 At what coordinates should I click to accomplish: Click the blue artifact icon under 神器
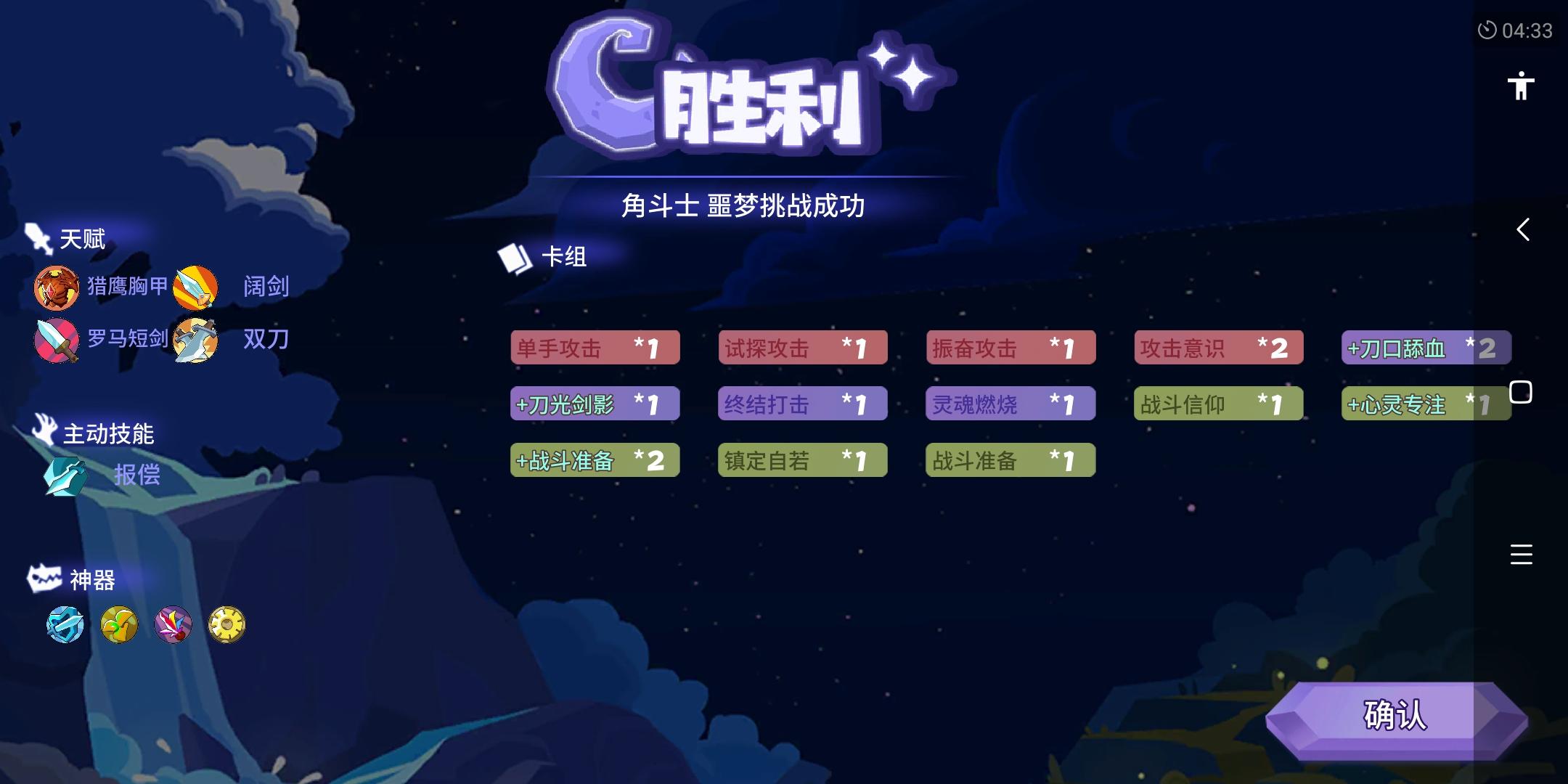coord(65,624)
